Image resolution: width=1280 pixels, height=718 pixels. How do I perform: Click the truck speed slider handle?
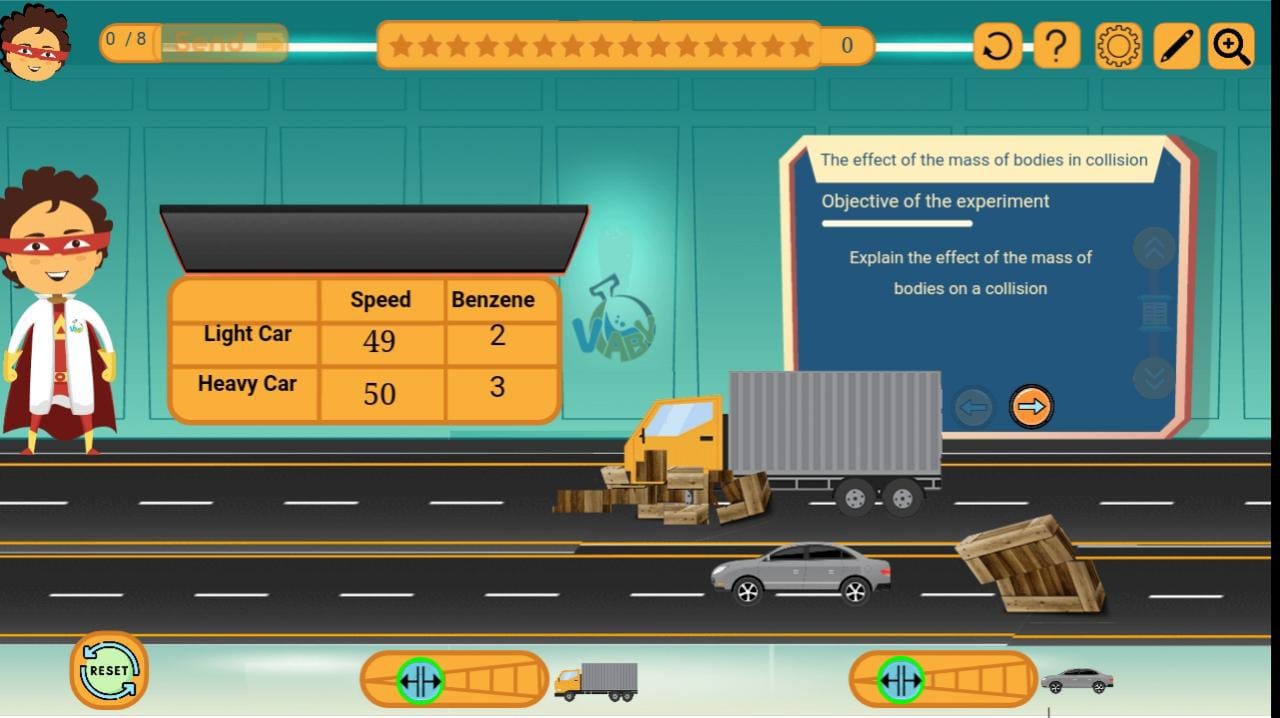click(420, 680)
